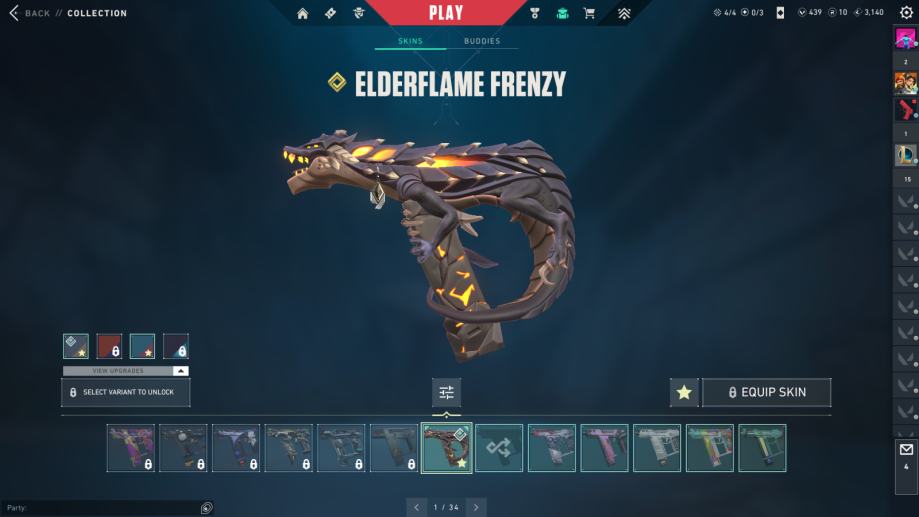Click Select Variant to Unlock
This screenshot has height=517, width=919.
pyautogui.click(x=126, y=392)
